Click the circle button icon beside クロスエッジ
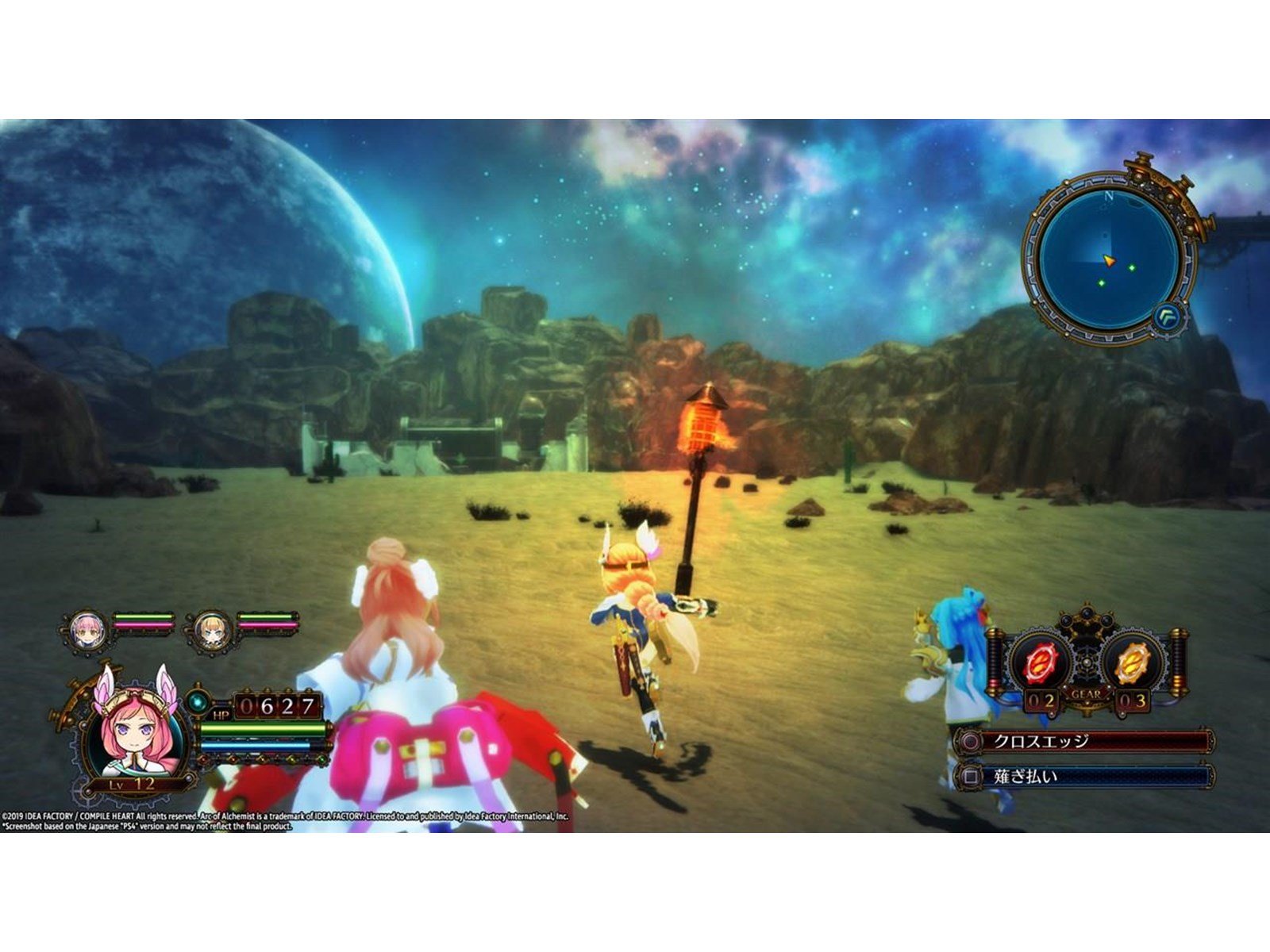 click(x=970, y=741)
